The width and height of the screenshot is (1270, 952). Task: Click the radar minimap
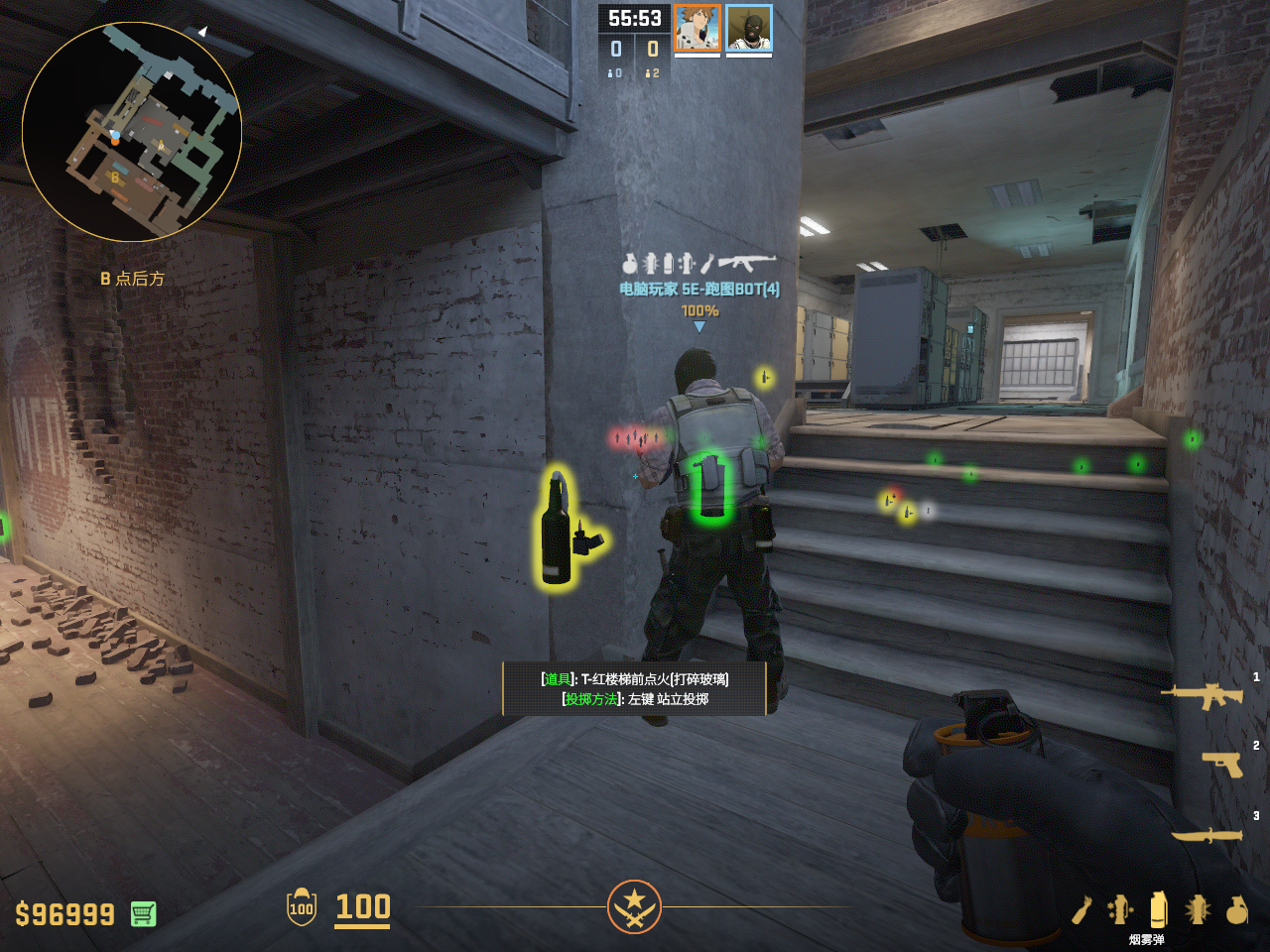pos(132,132)
